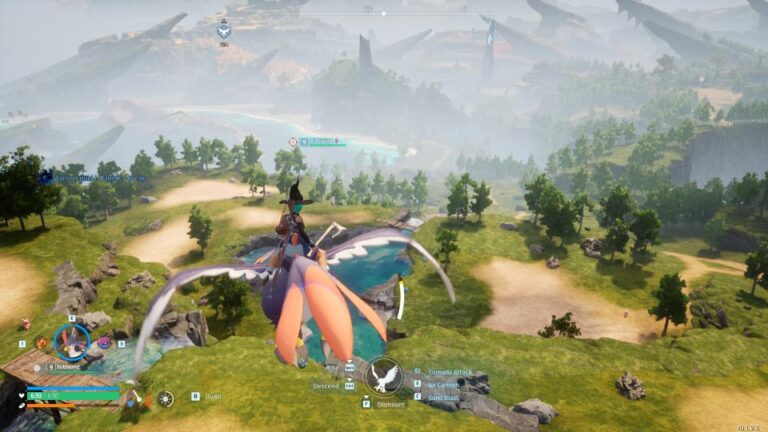The width and height of the screenshot is (768, 432).
Task: Activate the Air Cannon skill
Action: (445, 383)
